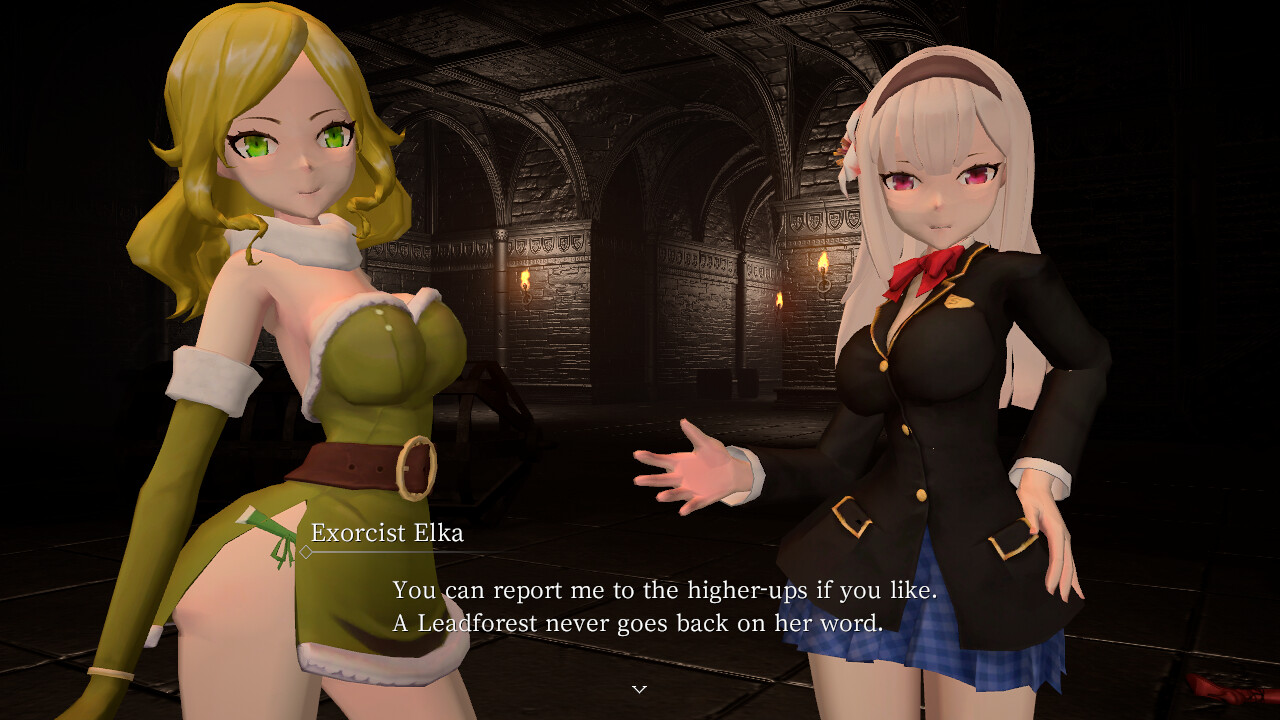Click the Leadforest dialogue line
The image size is (1280, 720).
click(x=639, y=623)
